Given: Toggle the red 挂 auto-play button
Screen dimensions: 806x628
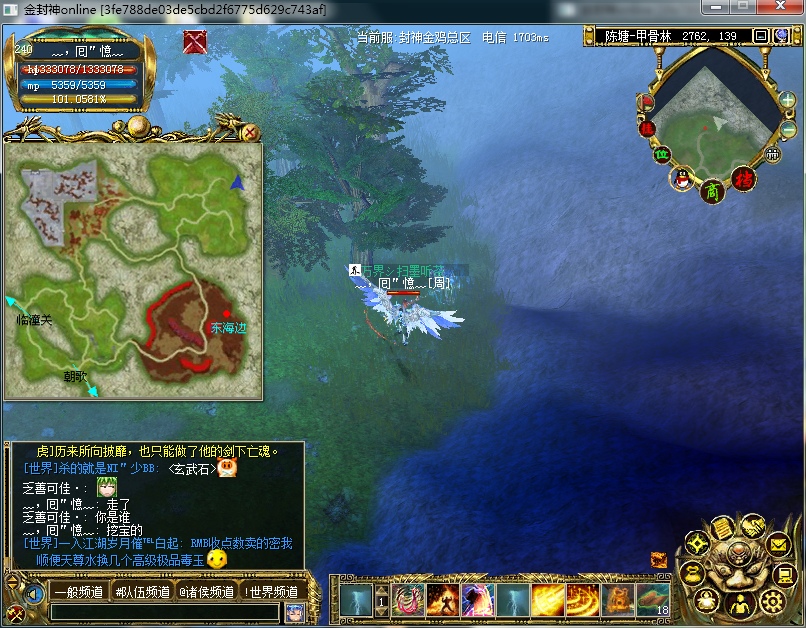Looking at the screenshot, I should (x=646, y=128).
